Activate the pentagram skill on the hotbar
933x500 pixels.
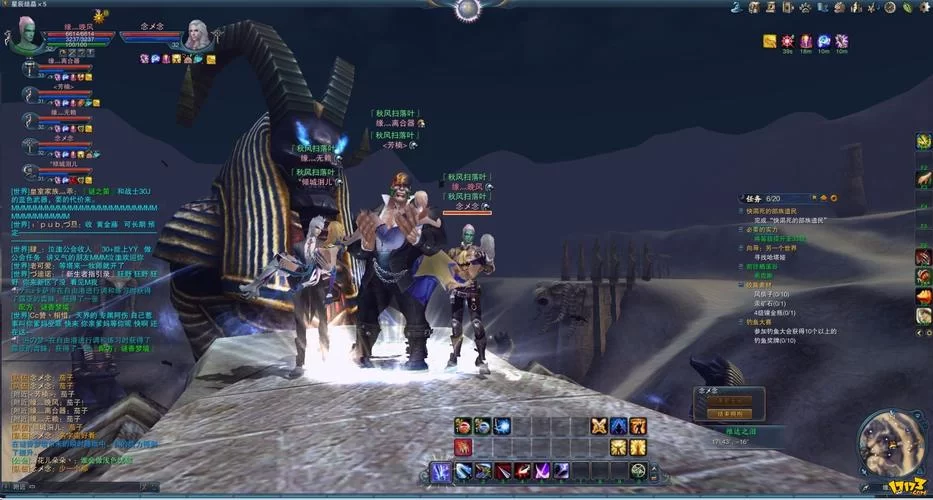pyautogui.click(x=637, y=470)
